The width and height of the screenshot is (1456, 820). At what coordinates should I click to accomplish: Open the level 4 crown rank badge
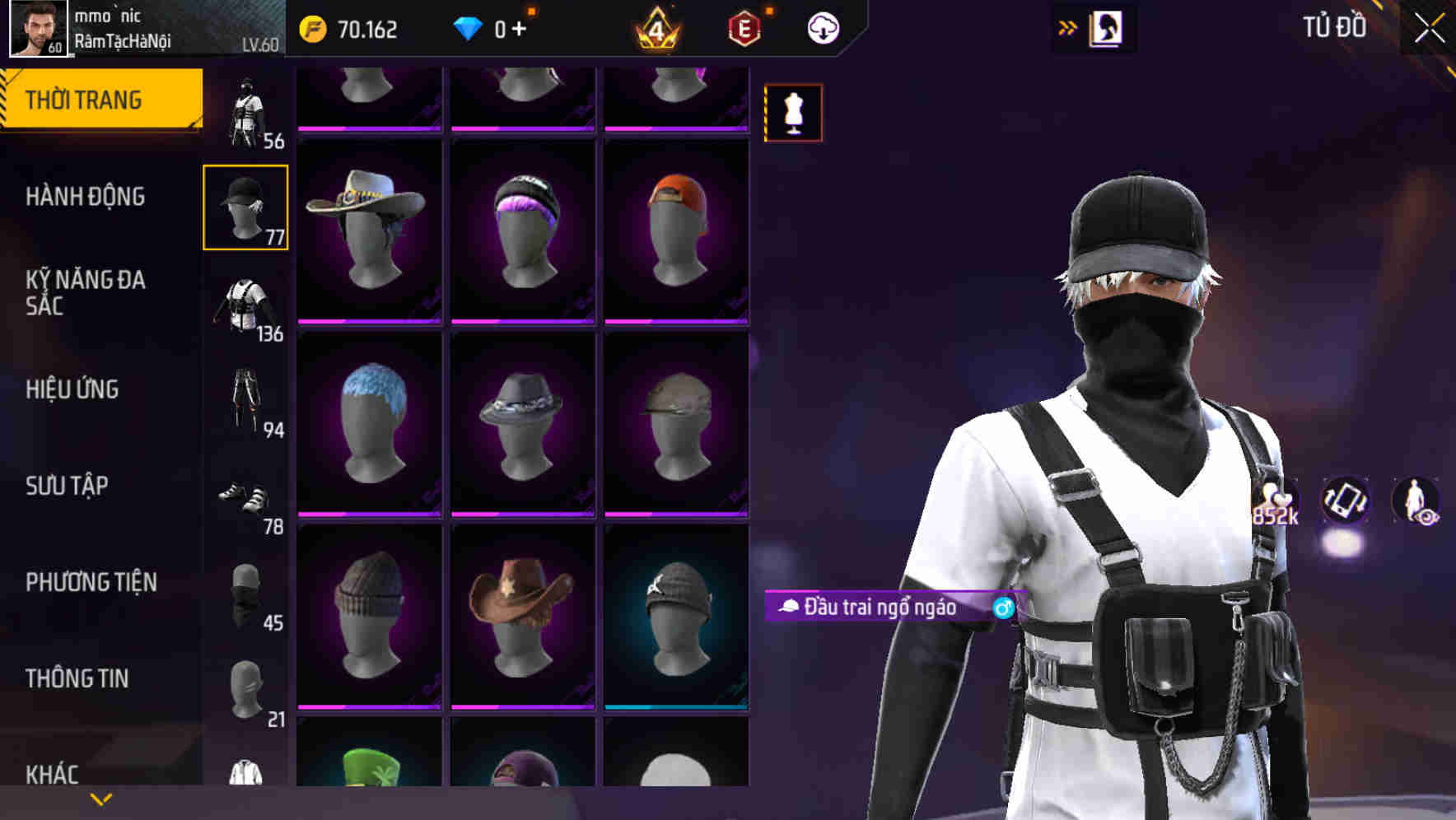(x=655, y=30)
